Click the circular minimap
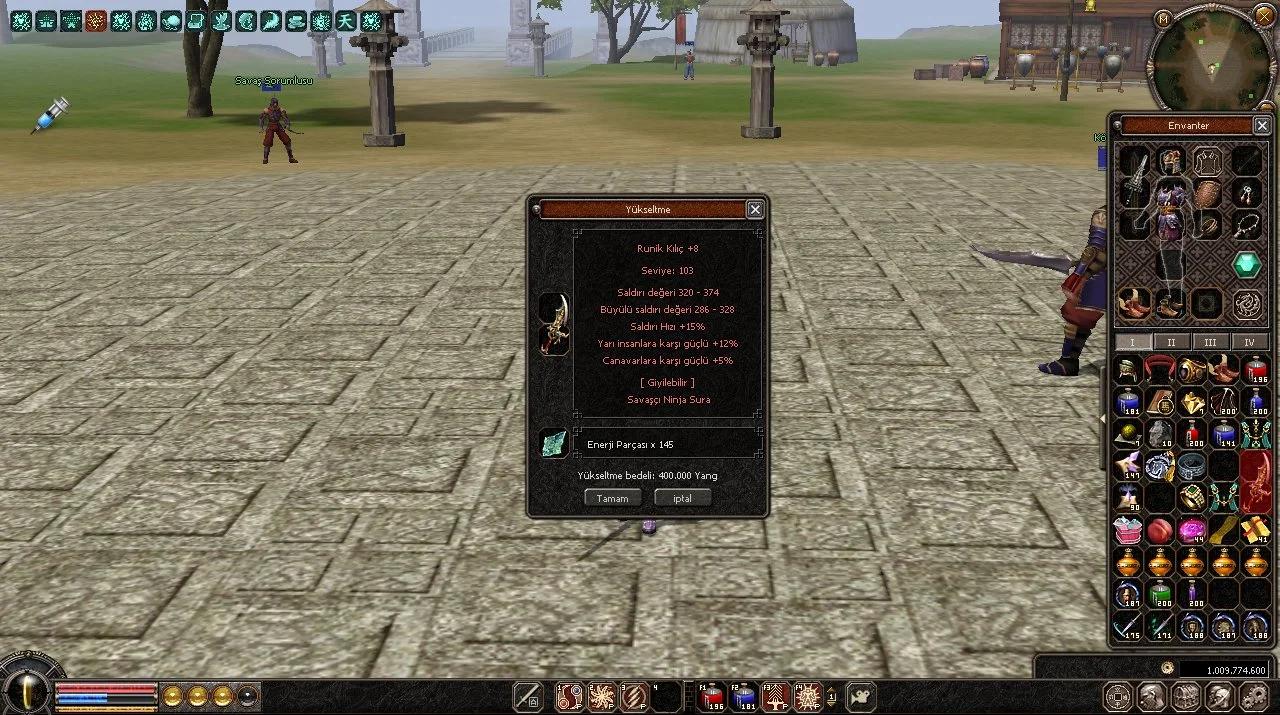Image resolution: width=1280 pixels, height=715 pixels. pyautogui.click(x=1210, y=60)
